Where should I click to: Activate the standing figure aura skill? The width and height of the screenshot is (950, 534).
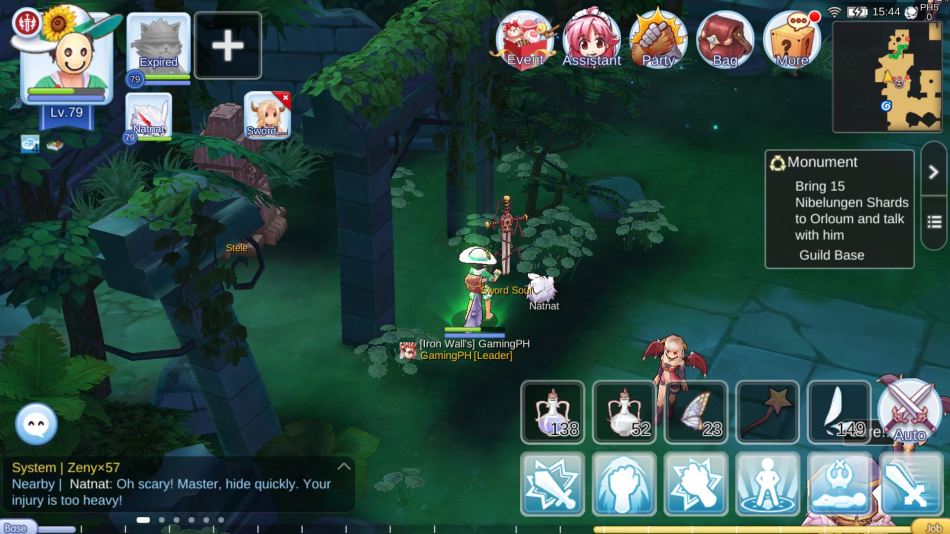click(768, 484)
